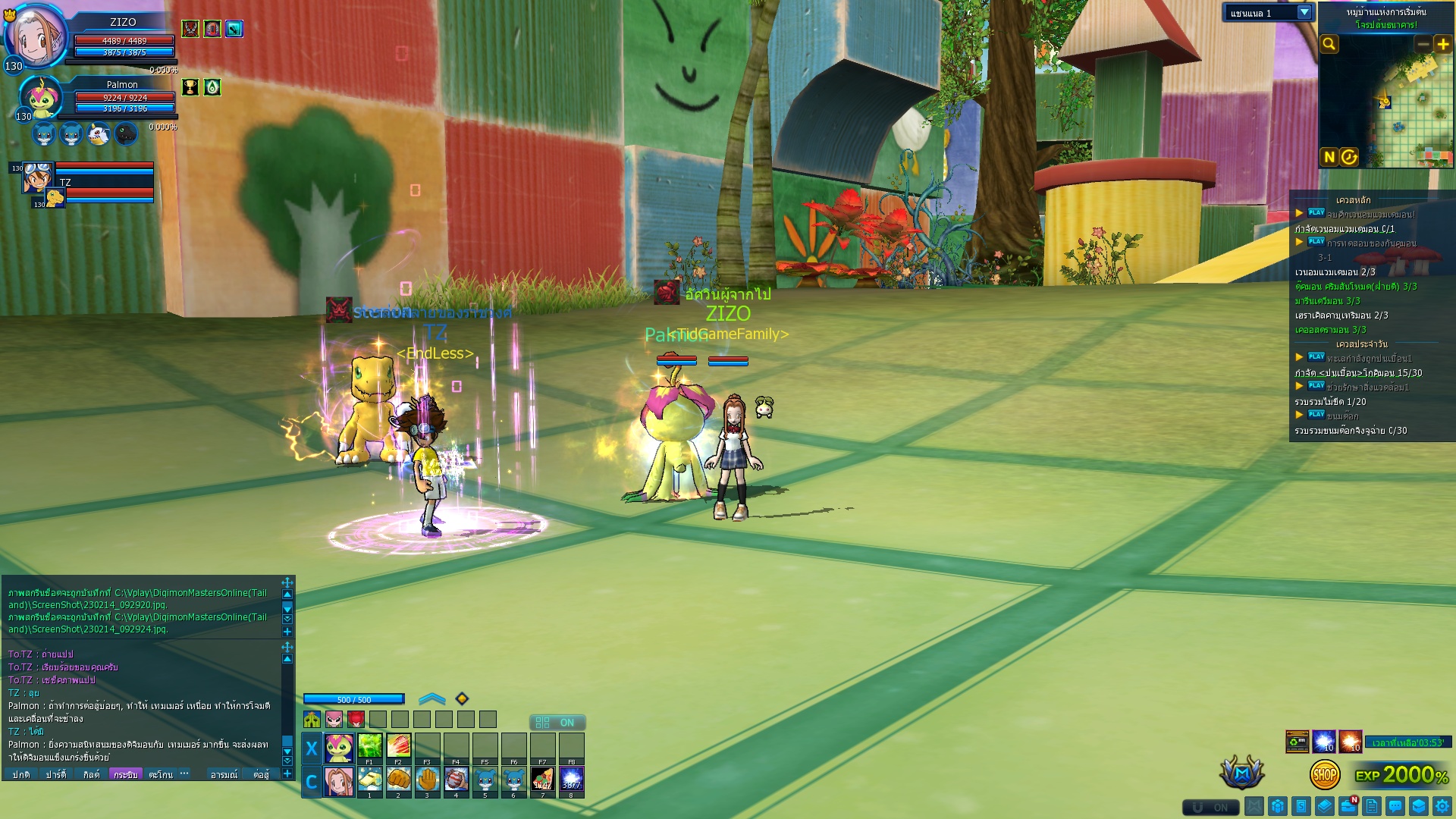1456x819 pixels.
Task: Open the gear settings menu icon
Action: (x=1442, y=806)
